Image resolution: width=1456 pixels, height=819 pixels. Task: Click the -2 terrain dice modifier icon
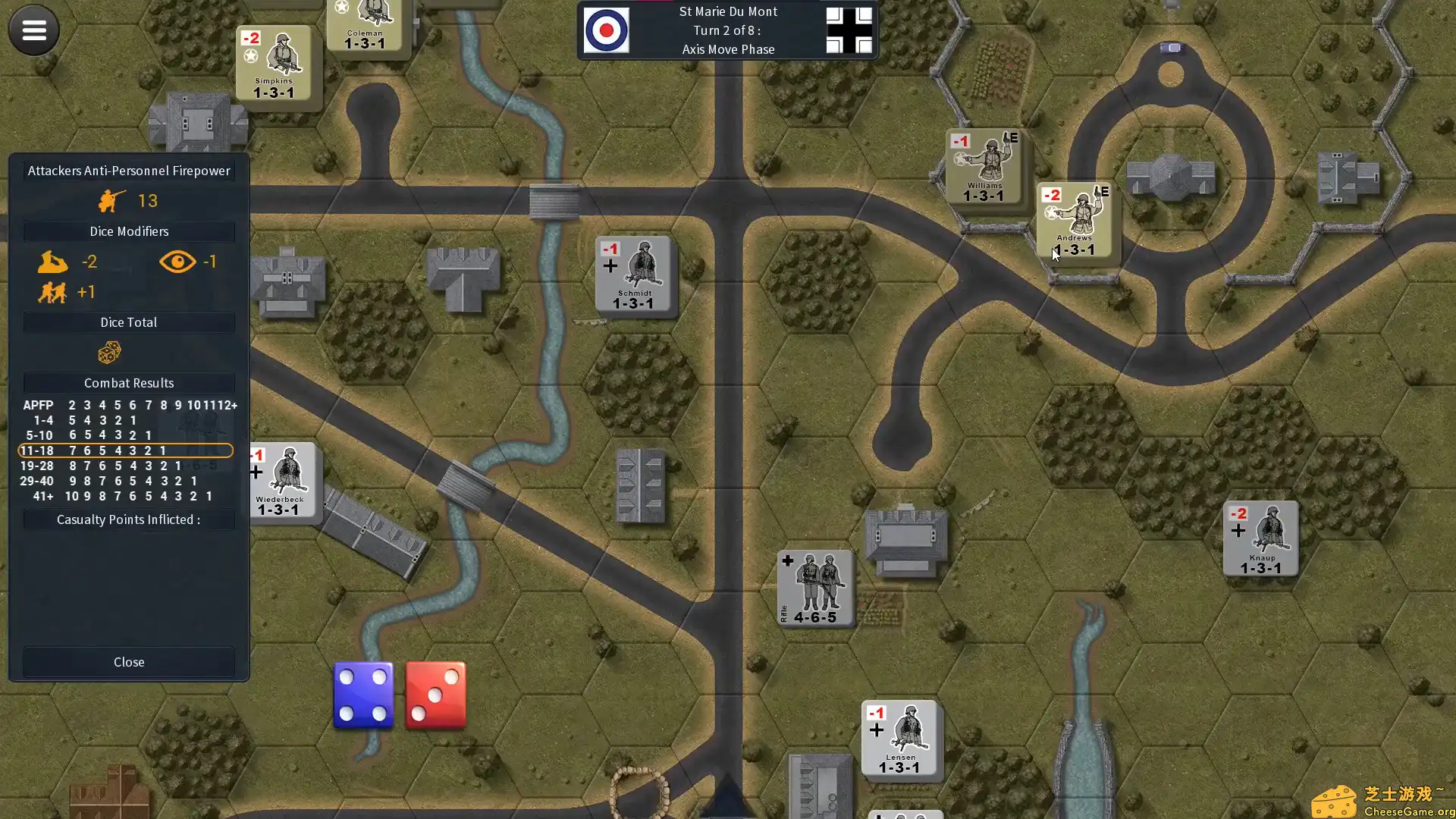coord(52,261)
